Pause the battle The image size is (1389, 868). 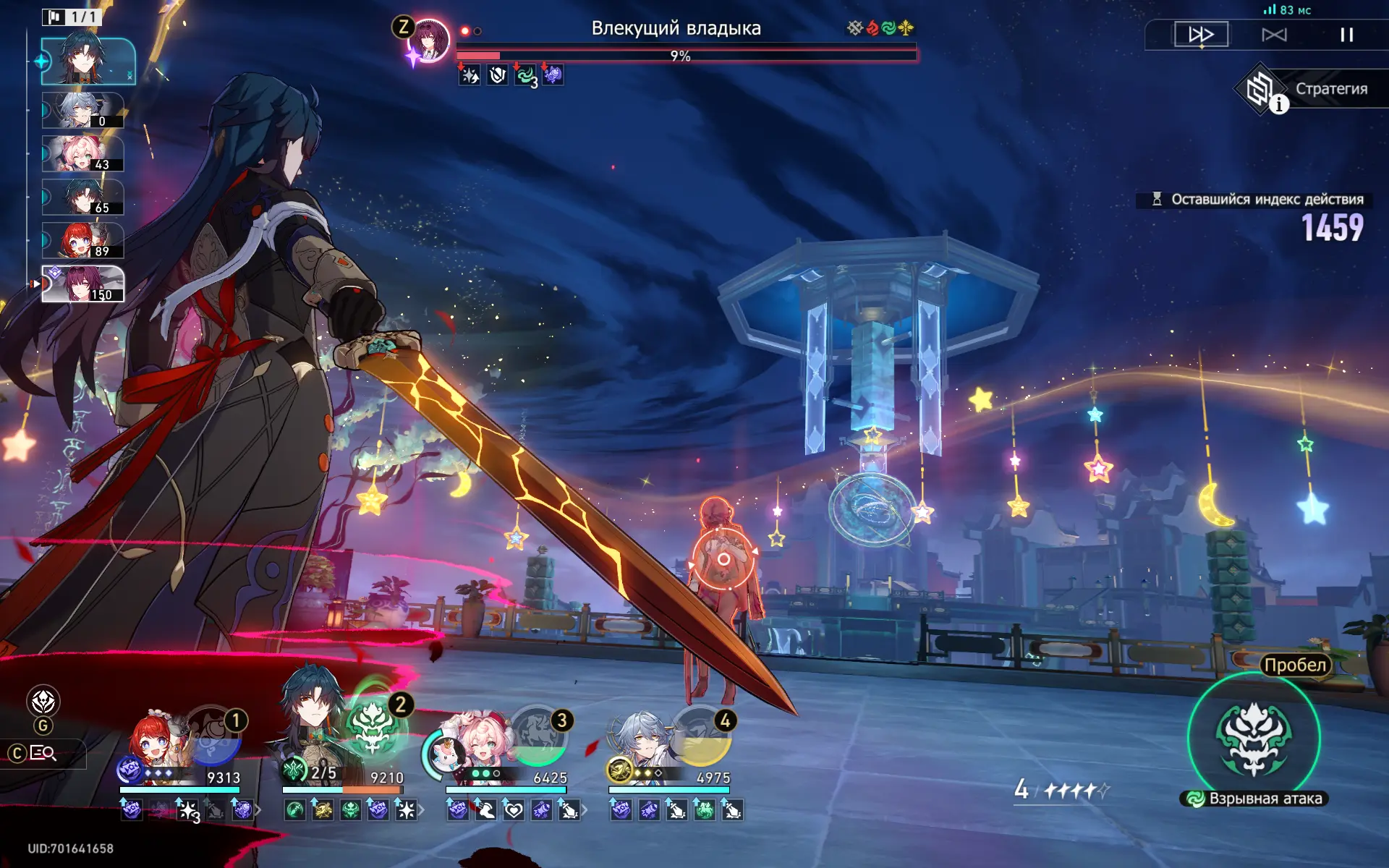(x=1346, y=34)
